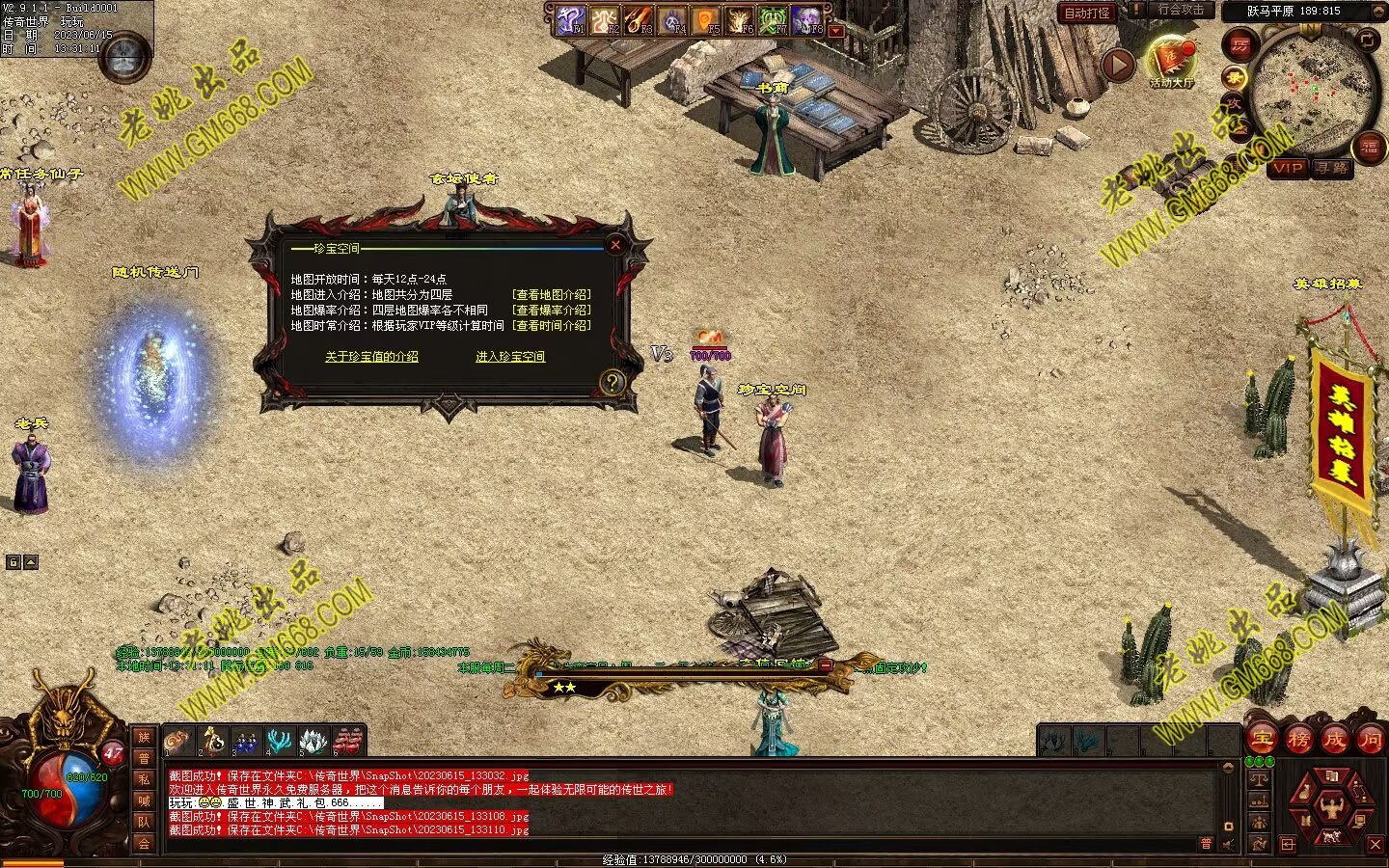Viewport: 1389px width, 868px height.
Task: Use the blue potions in hotbar slot 3
Action: point(245,741)
